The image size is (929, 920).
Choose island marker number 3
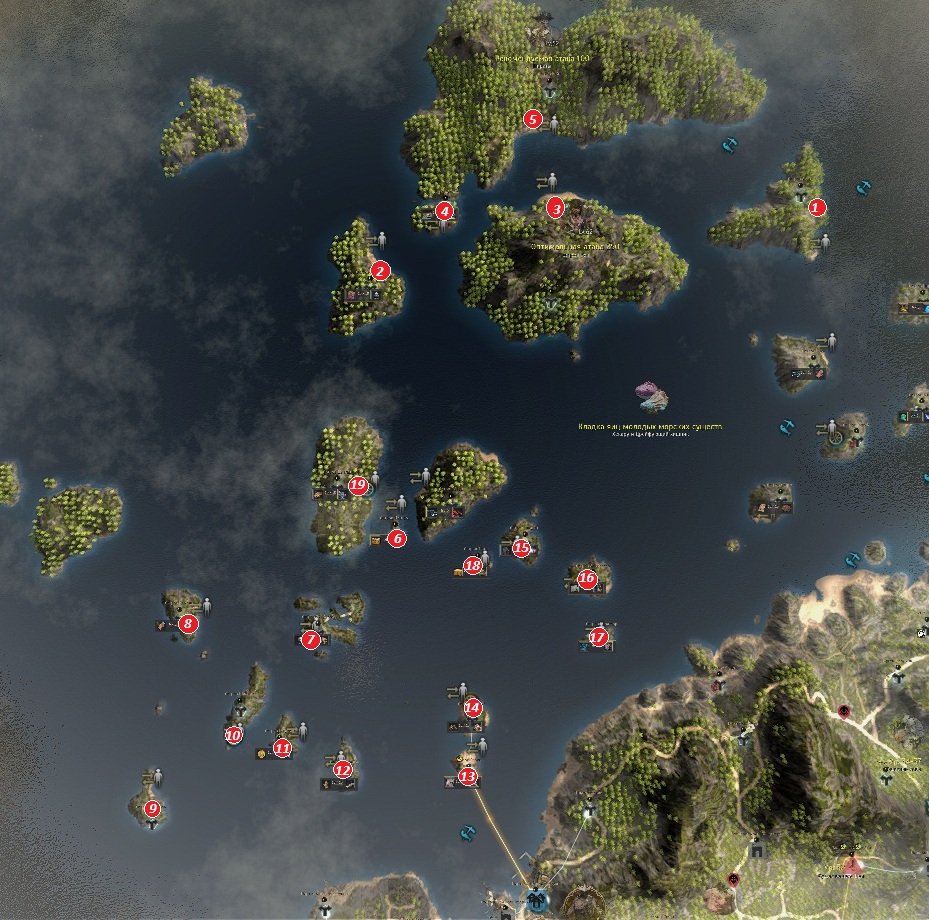click(555, 208)
